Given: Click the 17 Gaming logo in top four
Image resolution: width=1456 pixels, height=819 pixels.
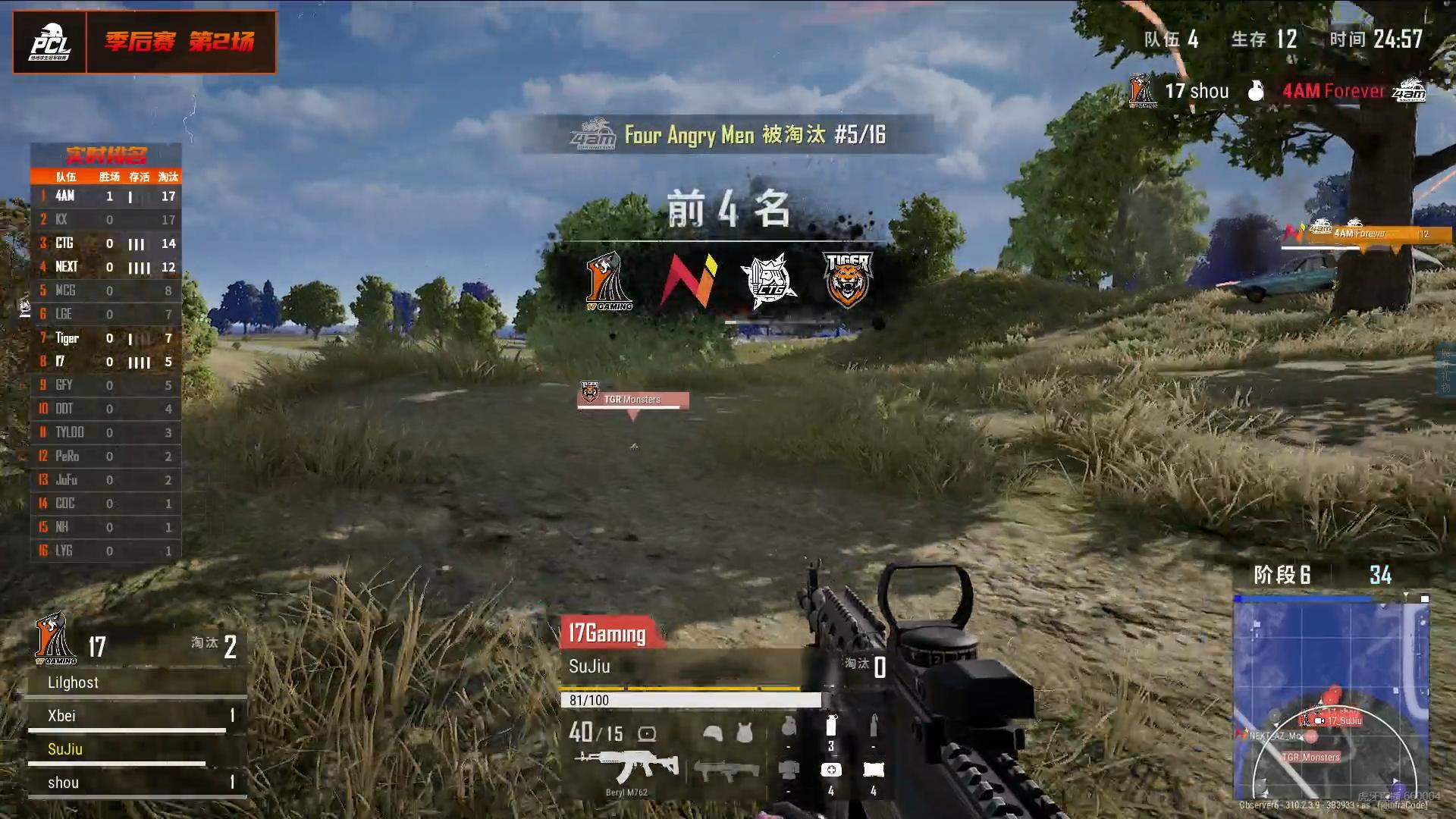Looking at the screenshot, I should click(x=608, y=281).
